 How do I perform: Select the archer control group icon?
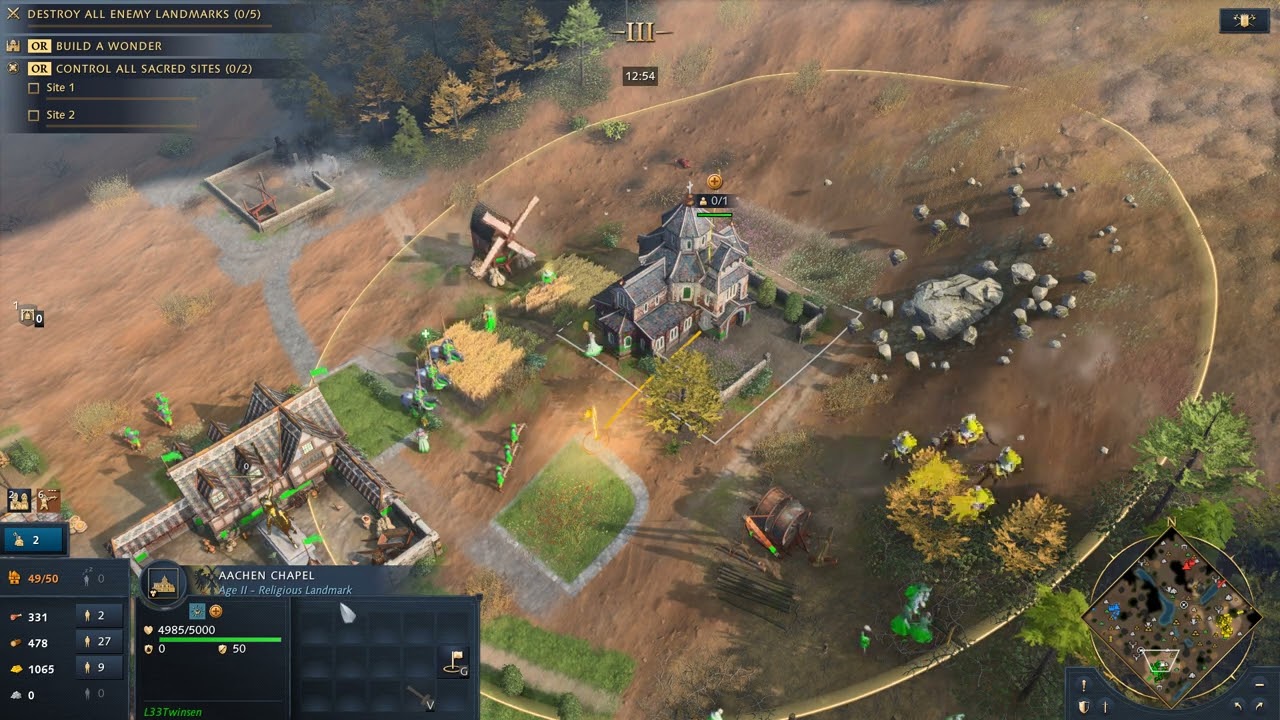pos(48,499)
